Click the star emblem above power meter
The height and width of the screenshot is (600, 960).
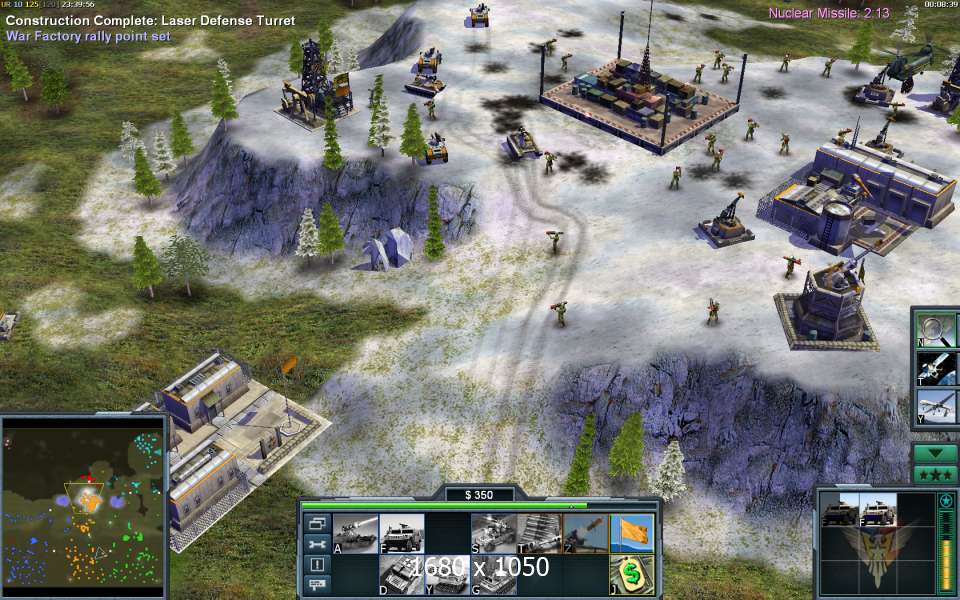click(x=945, y=500)
